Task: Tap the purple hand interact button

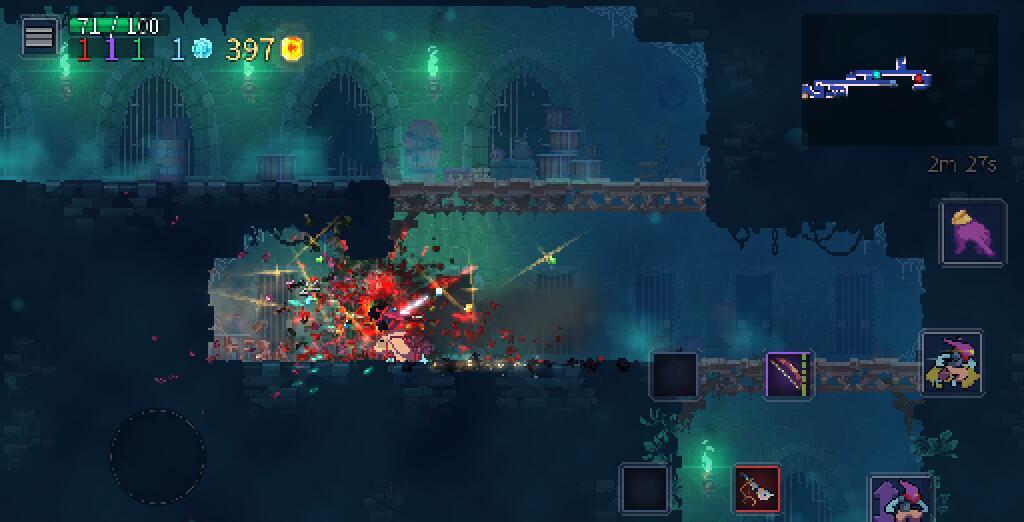Action: click(x=972, y=232)
